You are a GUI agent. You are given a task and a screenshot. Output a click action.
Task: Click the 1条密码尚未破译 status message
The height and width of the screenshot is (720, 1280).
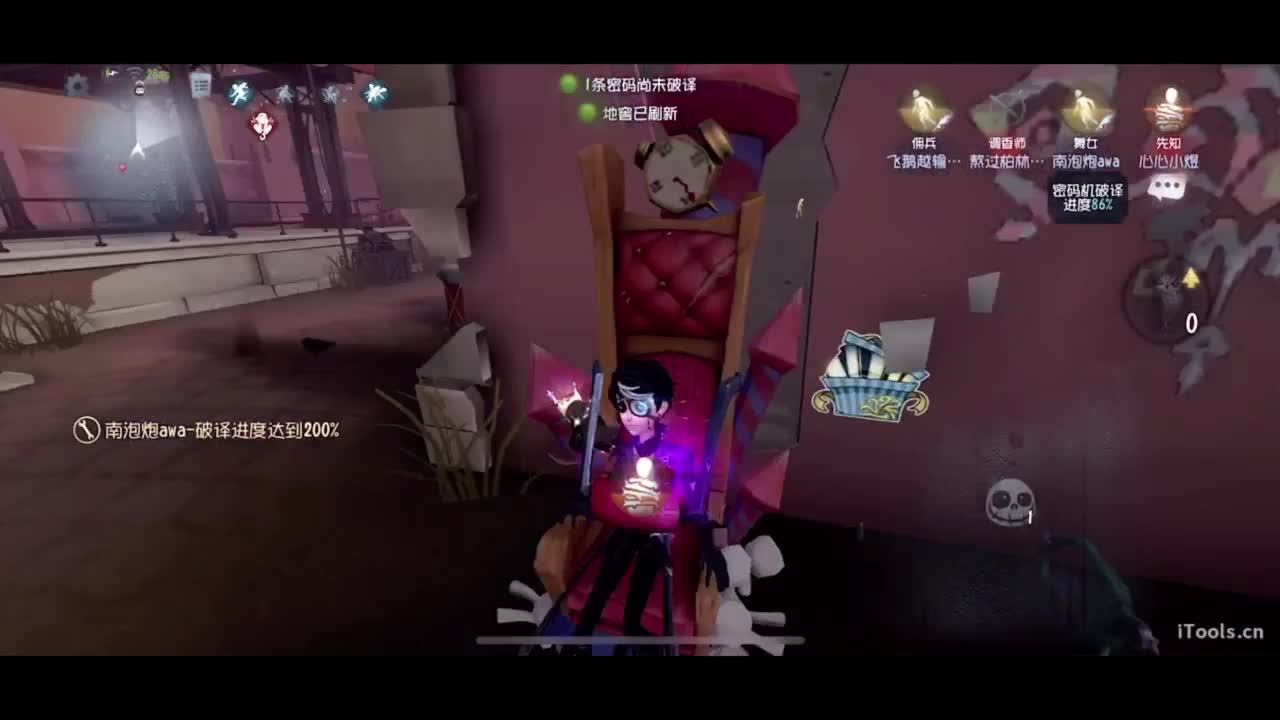(638, 85)
